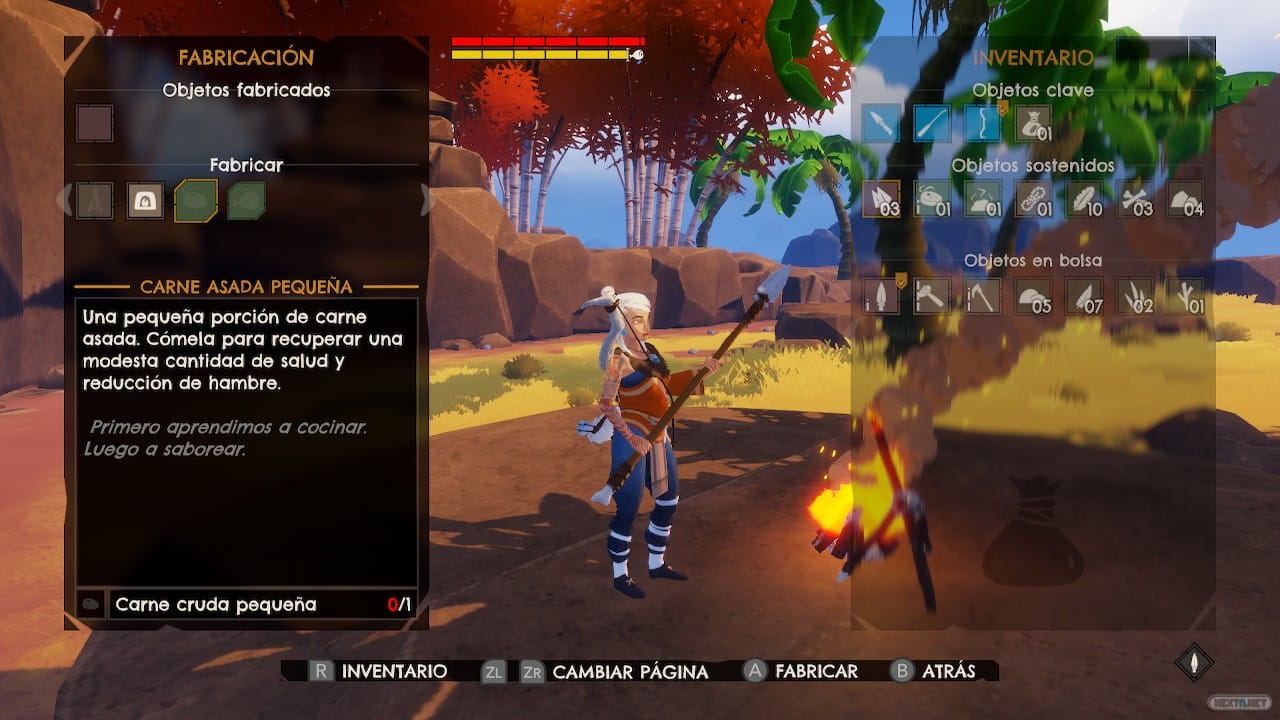Select the spear key item
1280x720 pixels.
pos(881,124)
